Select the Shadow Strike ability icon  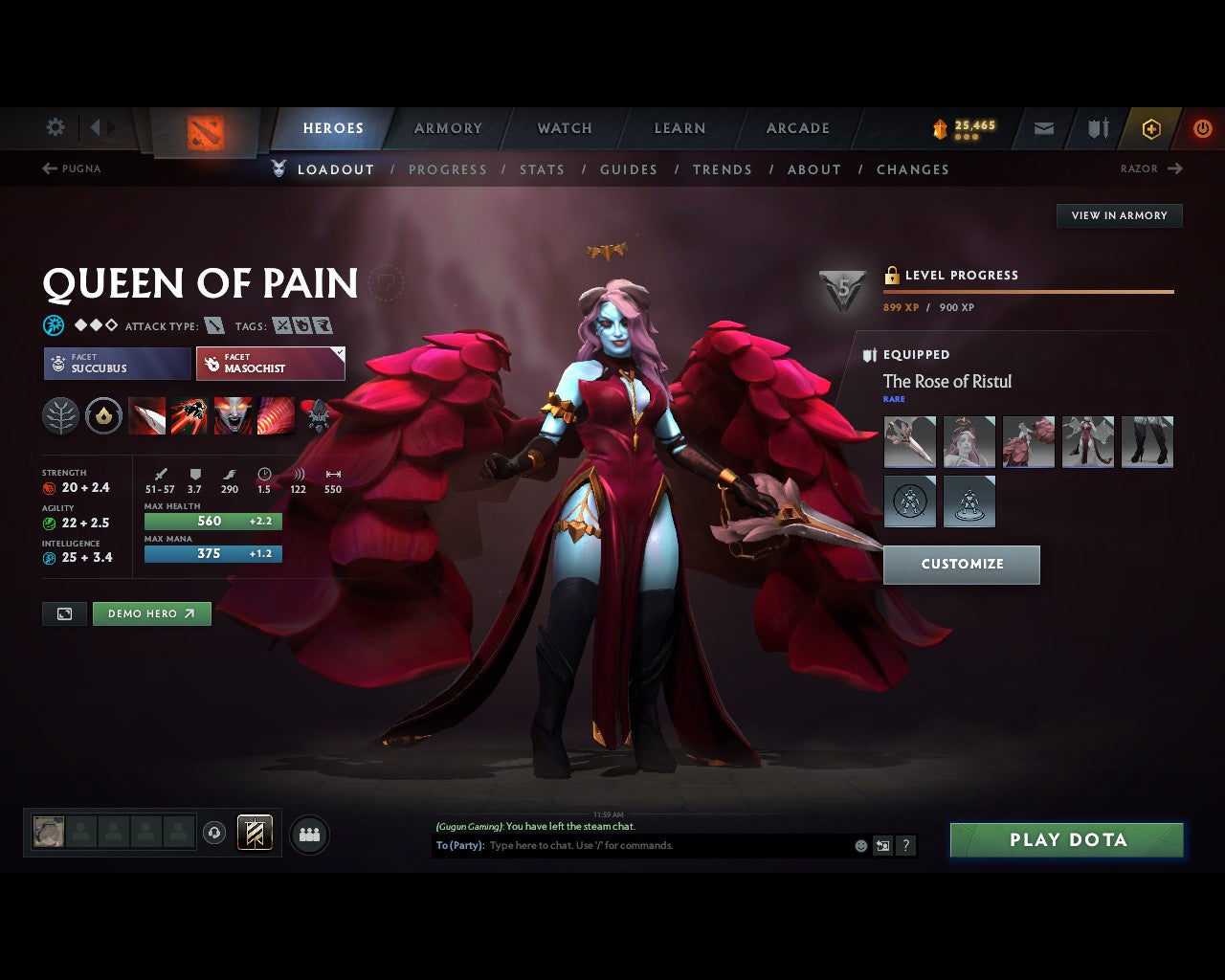[147, 415]
